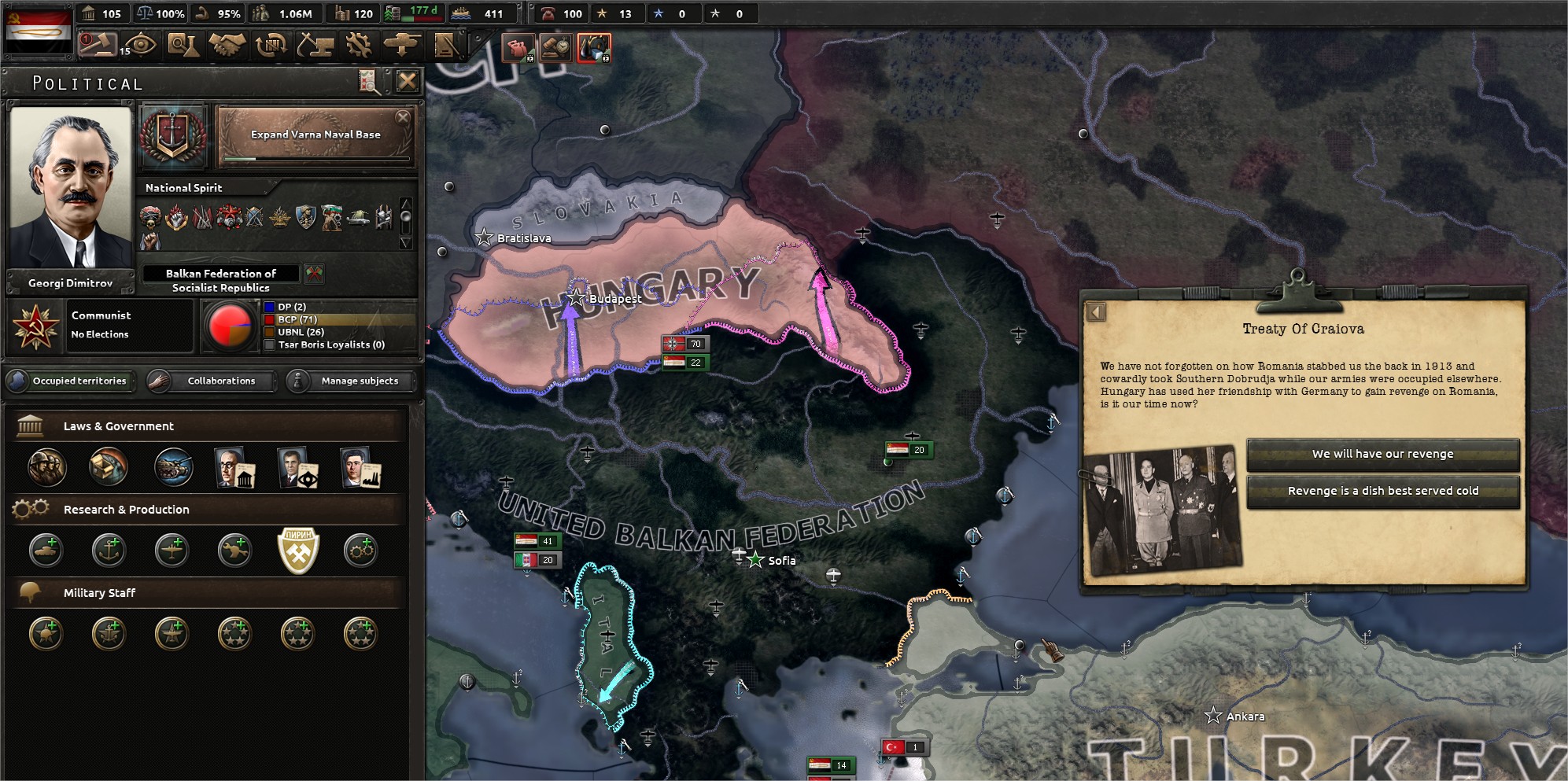This screenshot has height=781, width=1568.
Task: Click the ПИРИН design company shield
Action: (x=297, y=550)
